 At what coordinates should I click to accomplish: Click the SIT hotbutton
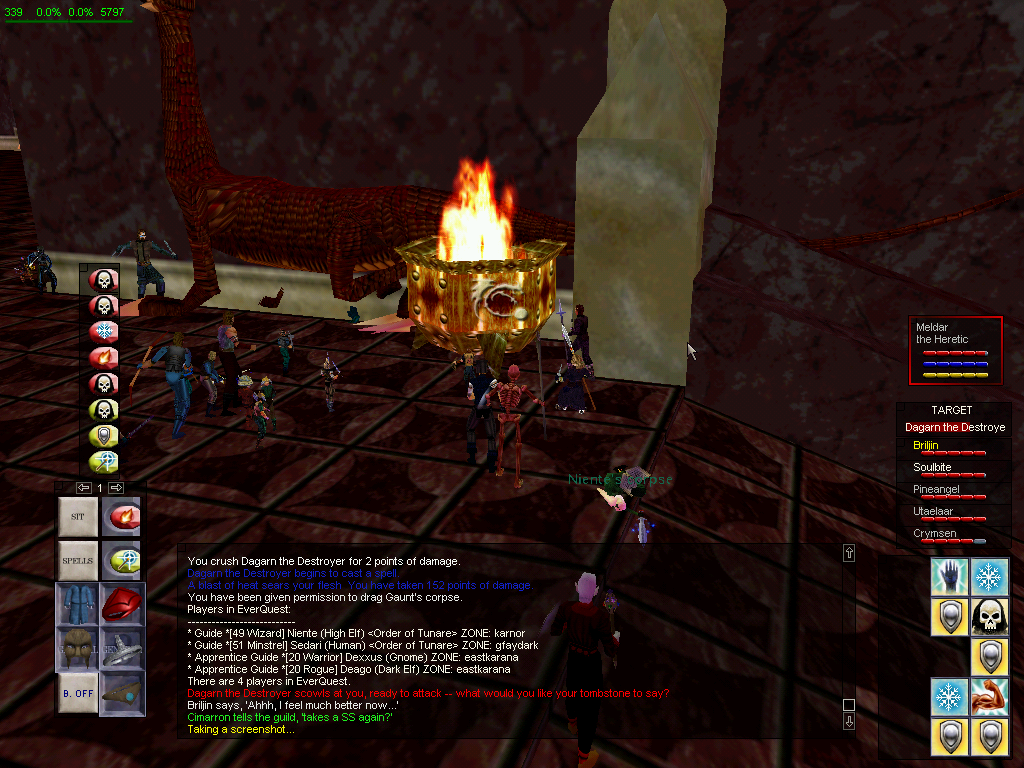pyautogui.click(x=78, y=517)
